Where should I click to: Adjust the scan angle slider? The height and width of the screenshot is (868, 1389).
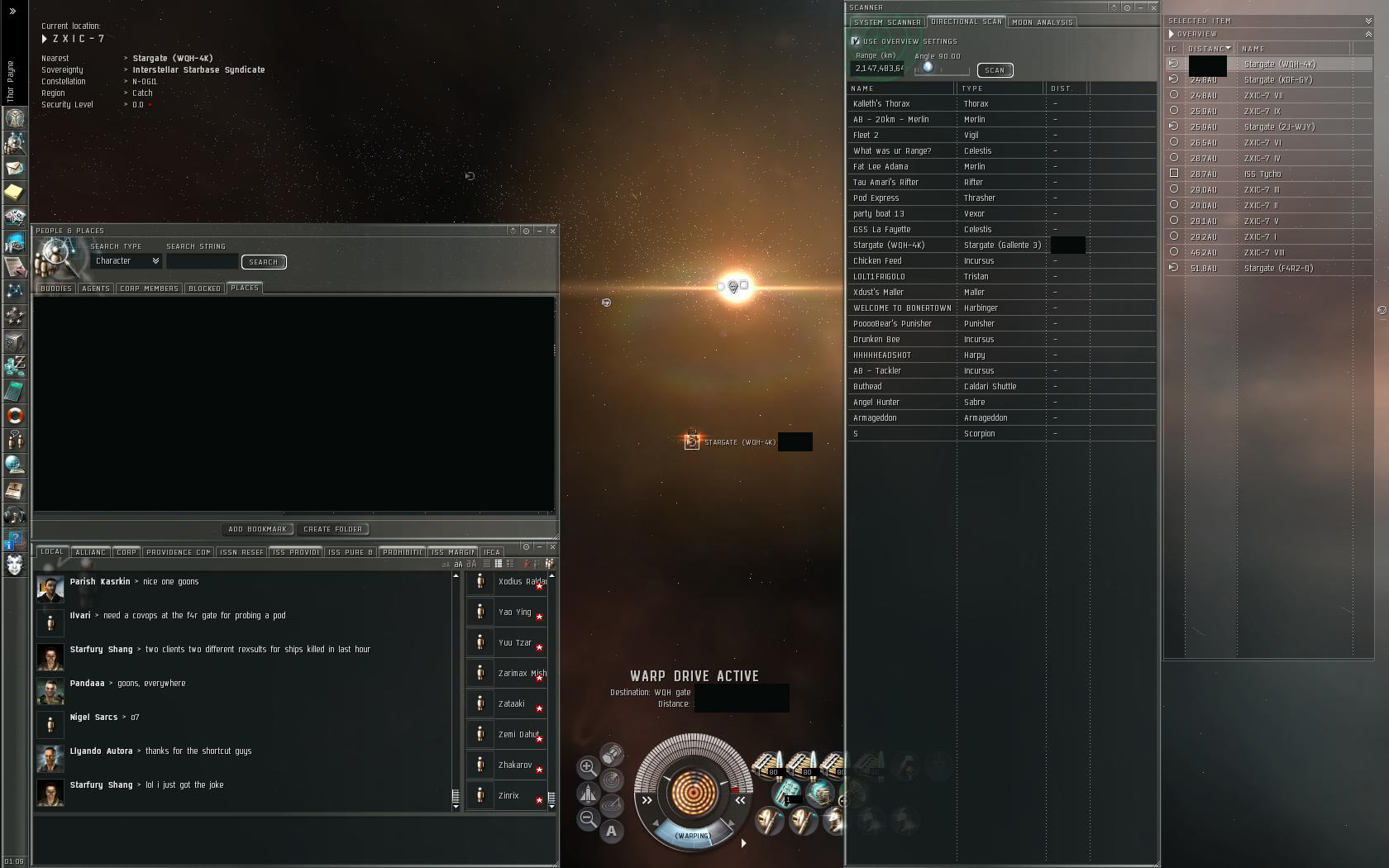pyautogui.click(x=928, y=68)
